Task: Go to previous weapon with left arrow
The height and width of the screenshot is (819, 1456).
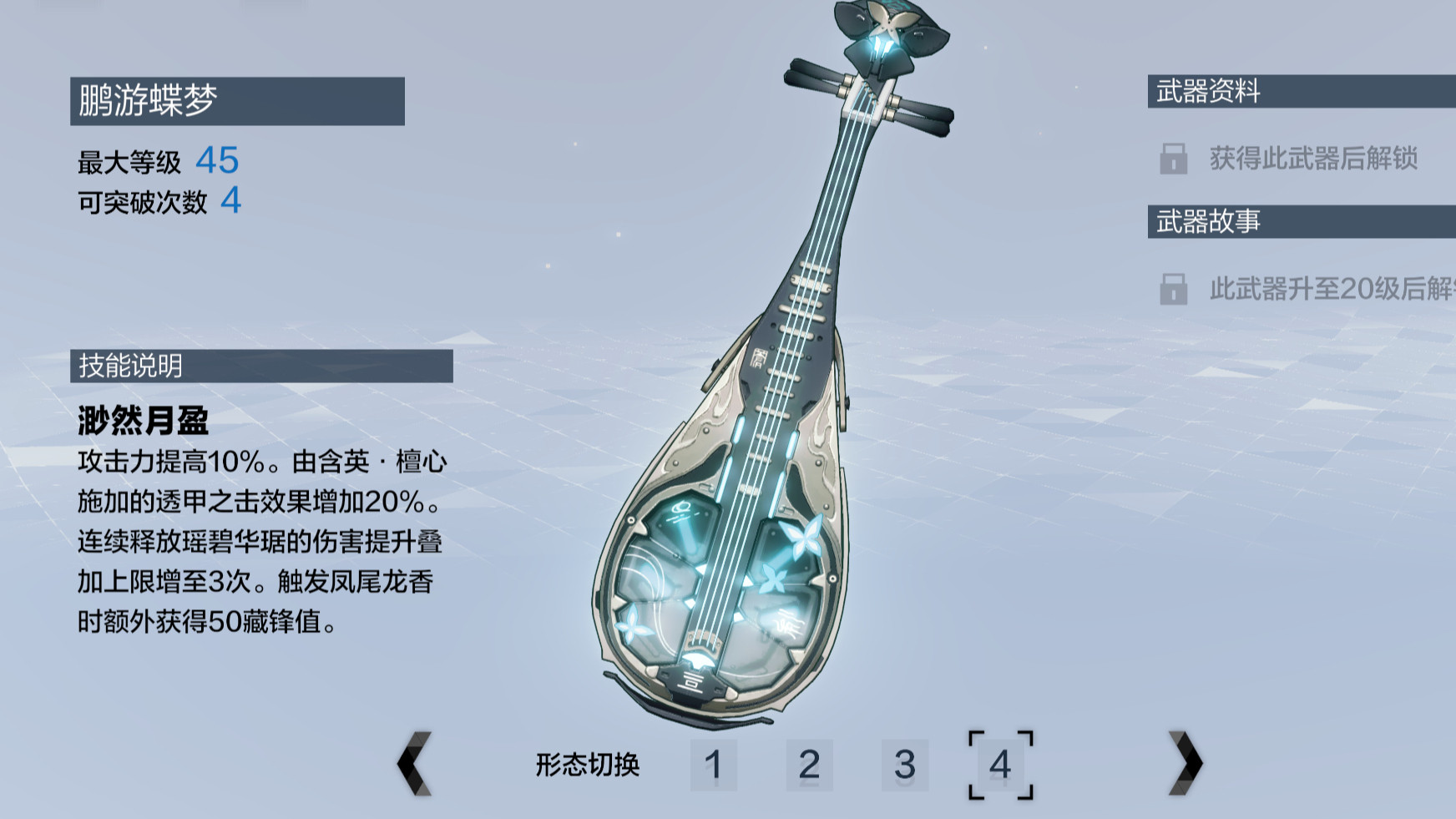Action: click(x=414, y=763)
